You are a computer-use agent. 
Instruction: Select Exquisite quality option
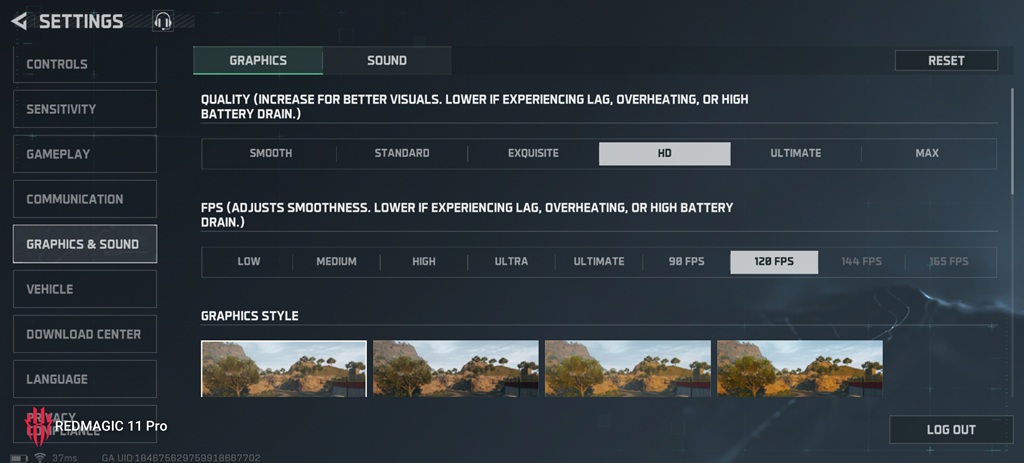(533, 153)
